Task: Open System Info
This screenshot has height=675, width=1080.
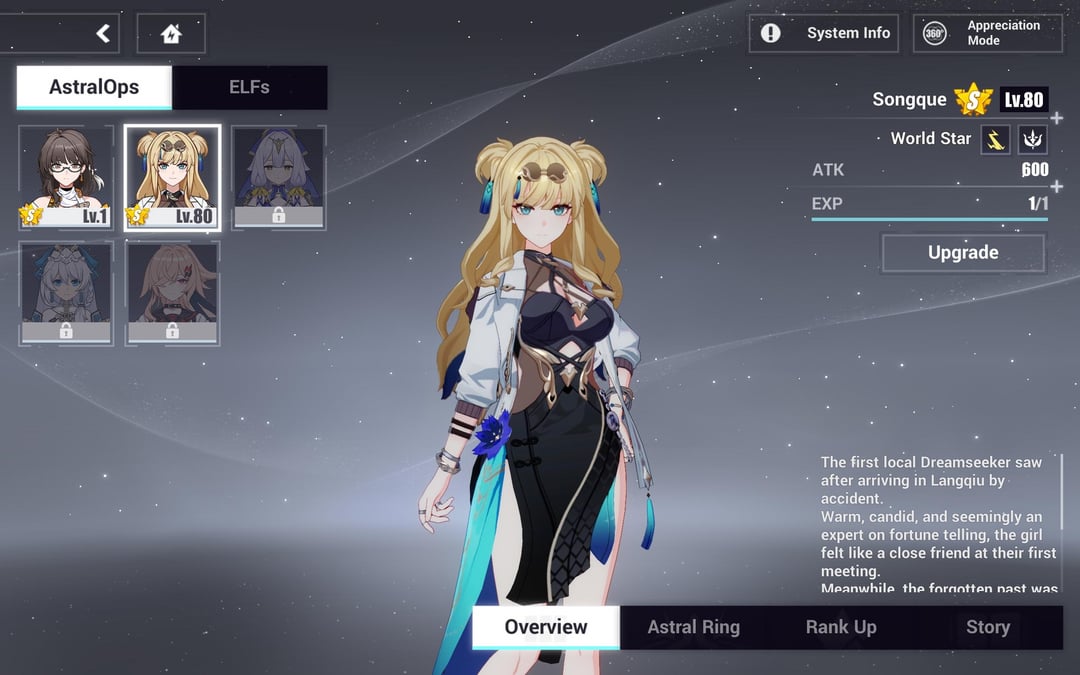Action: (824, 33)
